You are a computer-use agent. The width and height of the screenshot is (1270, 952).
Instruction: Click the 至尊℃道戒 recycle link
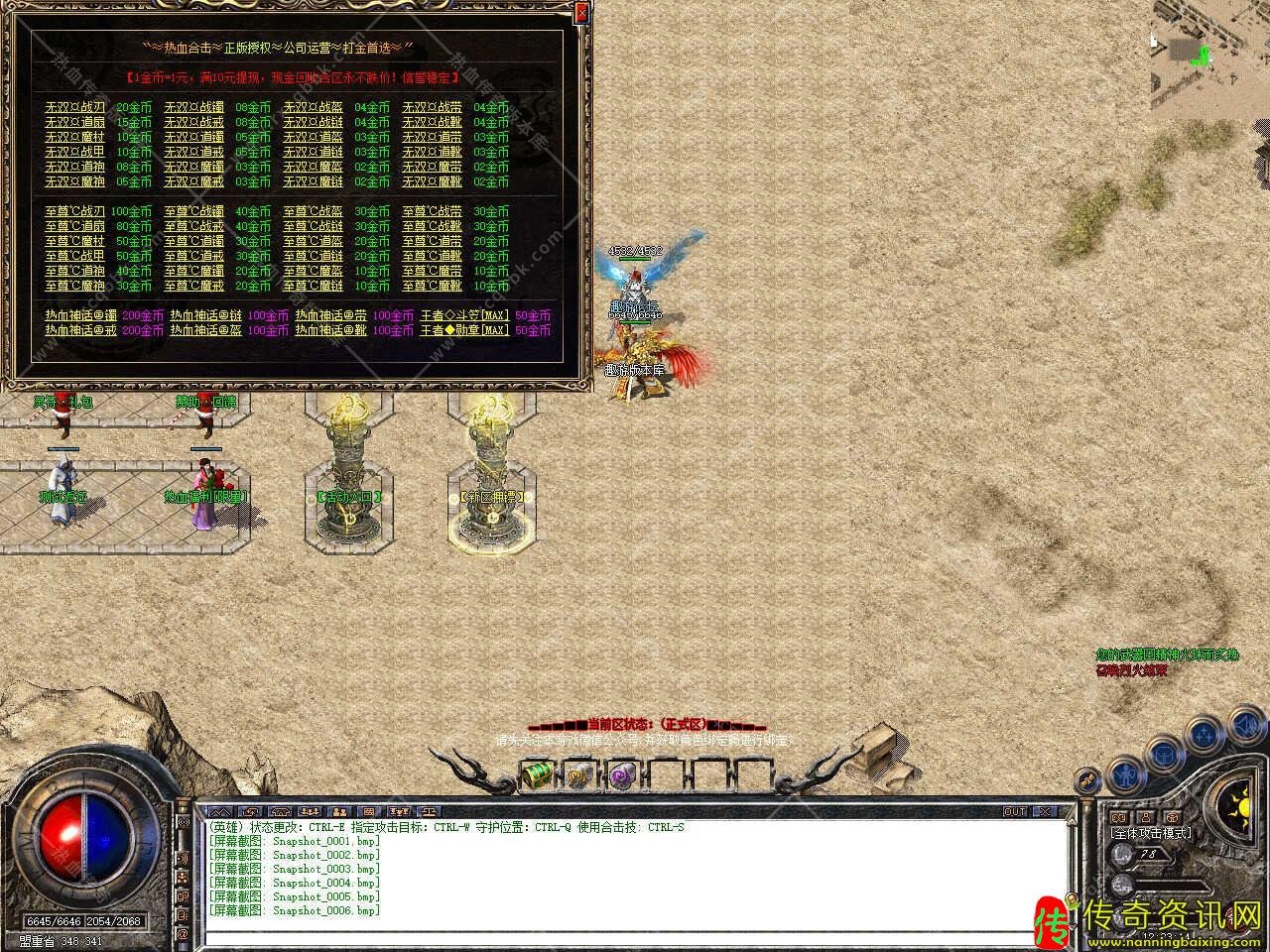pyautogui.click(x=193, y=256)
